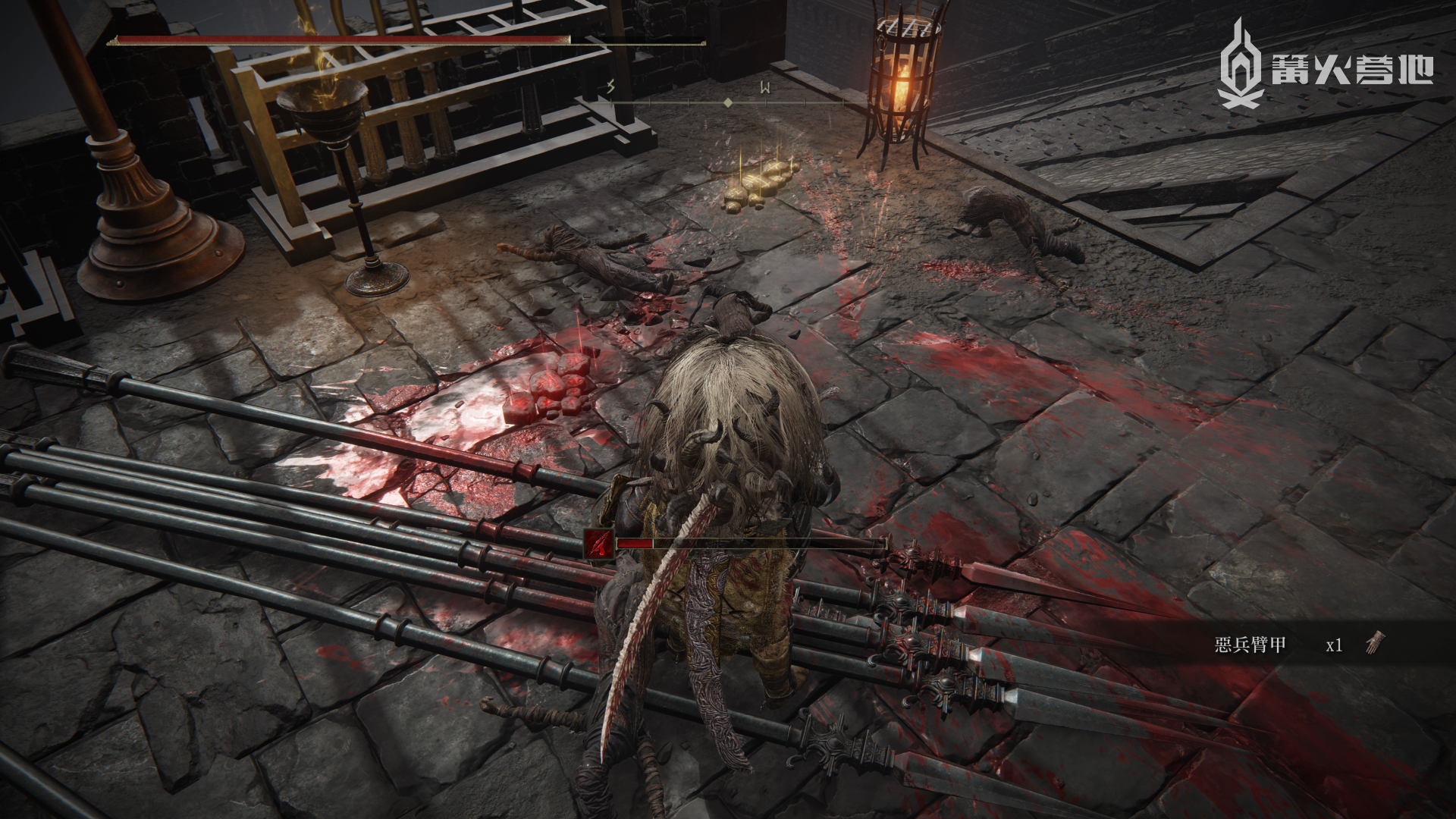Image resolution: width=1456 pixels, height=819 pixels.
Task: Click the gauntlet icon beside 恶兵臂甲
Action: pyautogui.click(x=1374, y=644)
